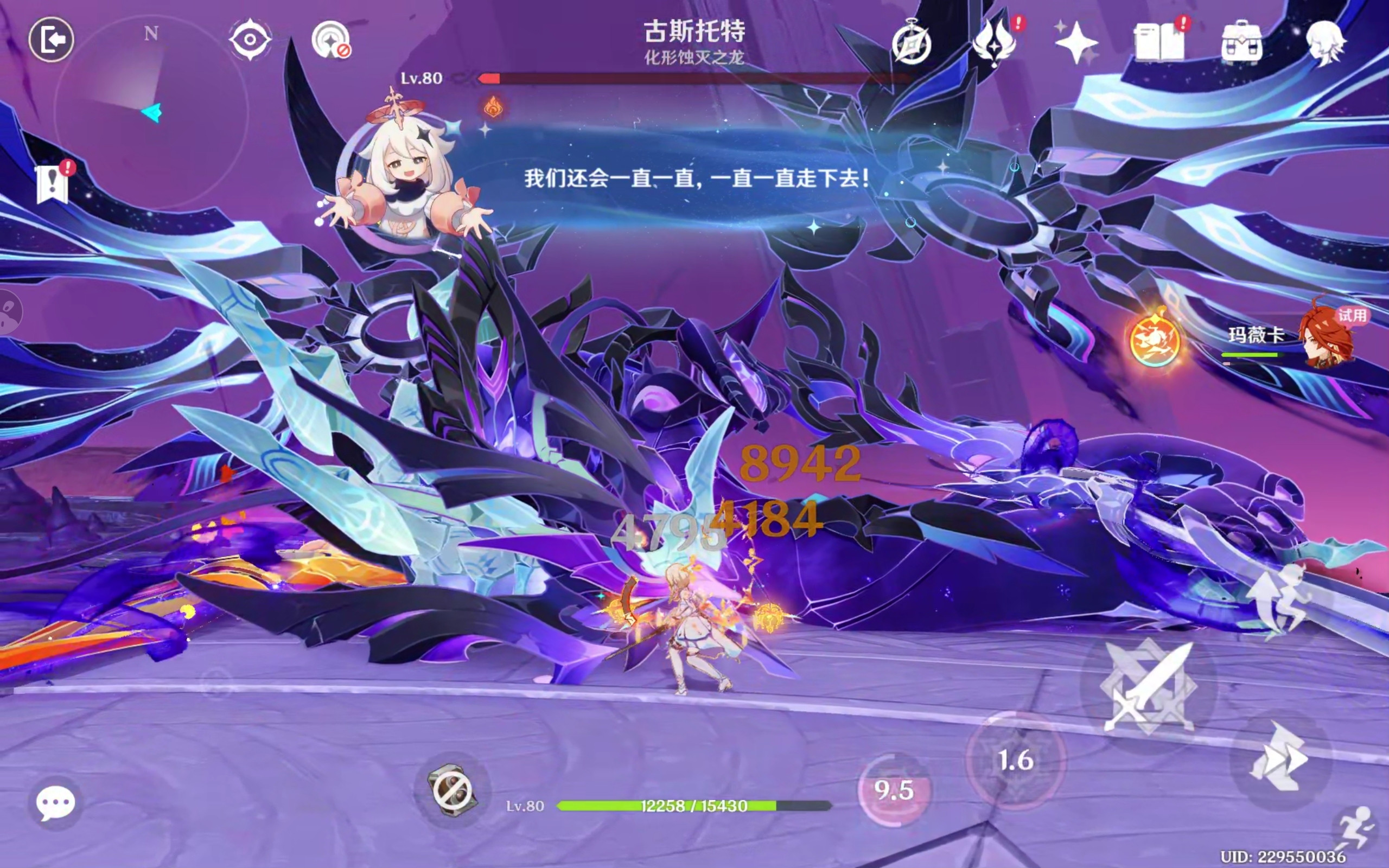Toggle the eye view icon

pyautogui.click(x=250, y=40)
